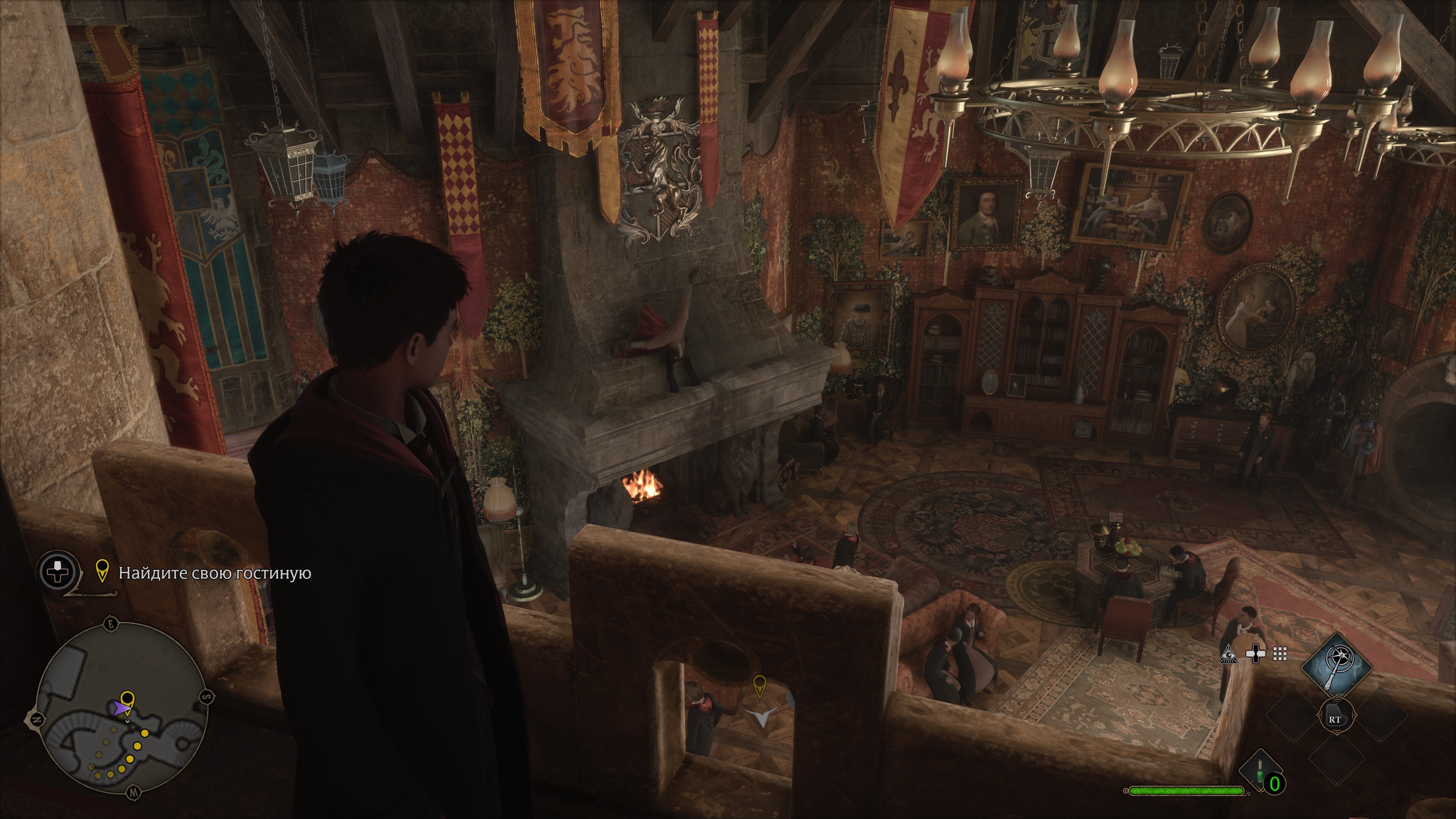Select the yellow quest marker on the minimap
The image size is (1456, 819).
(128, 698)
